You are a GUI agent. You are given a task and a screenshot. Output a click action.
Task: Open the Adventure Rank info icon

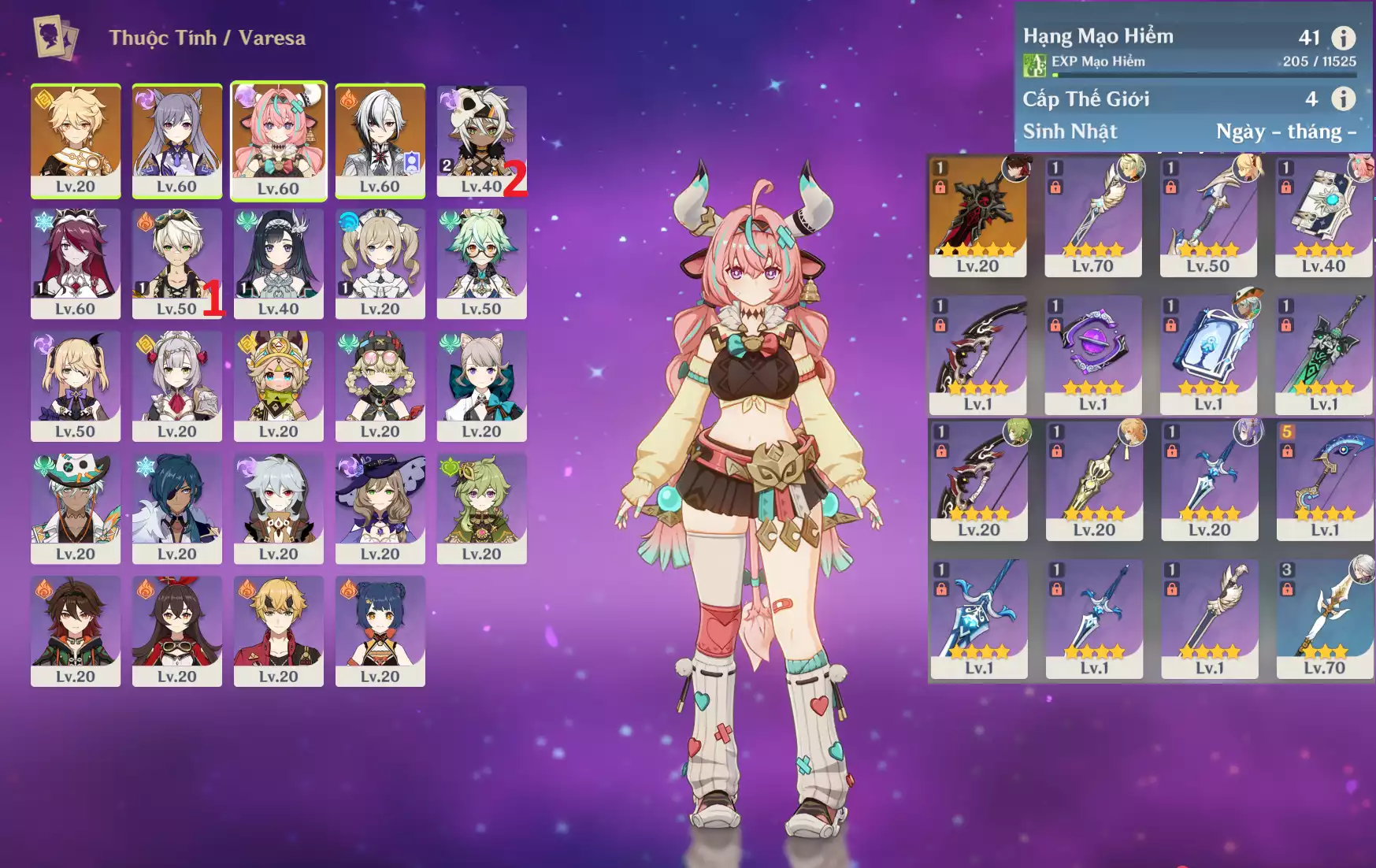click(x=1343, y=37)
